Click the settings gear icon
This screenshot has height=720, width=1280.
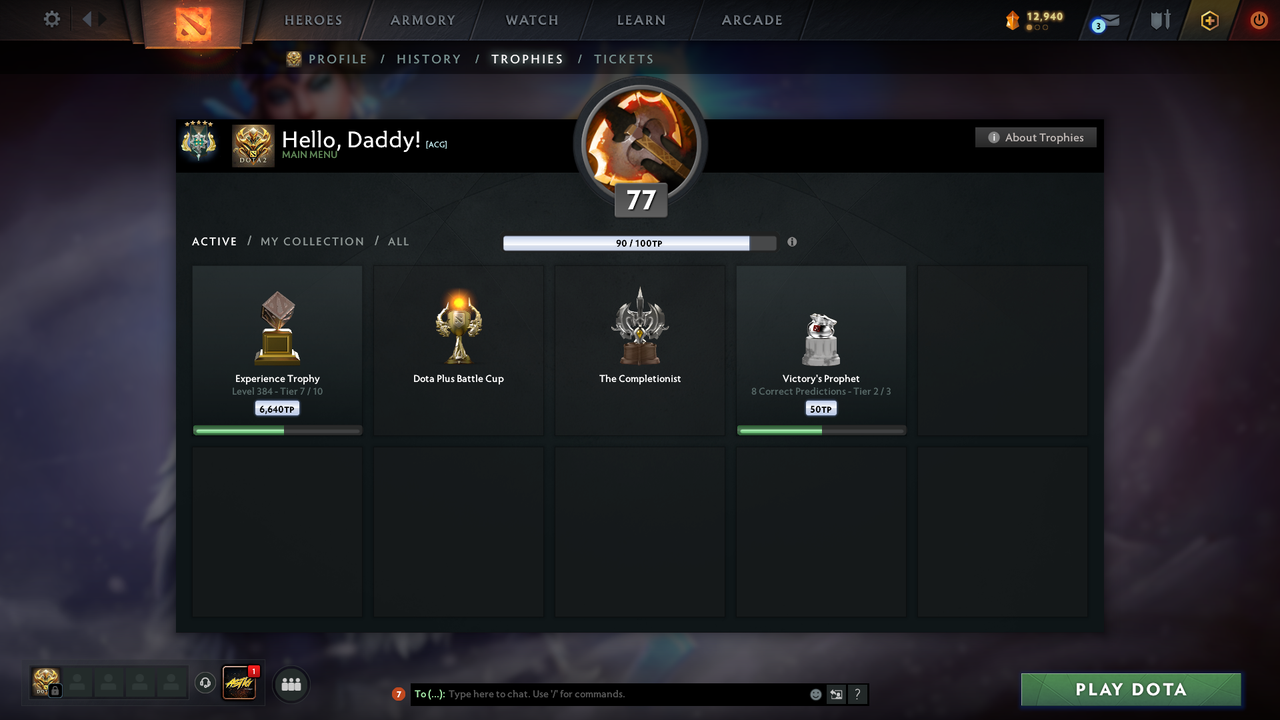(x=51, y=18)
